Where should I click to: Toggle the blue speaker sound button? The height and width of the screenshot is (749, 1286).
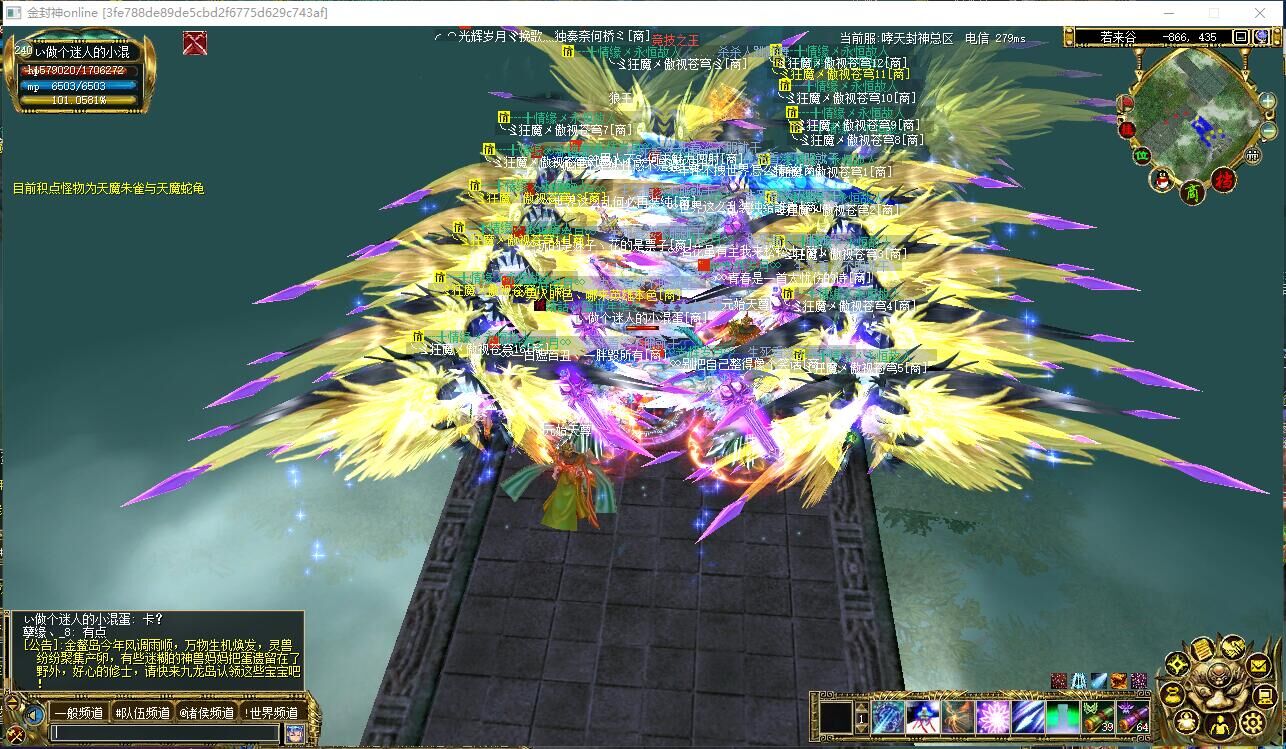[x=34, y=714]
